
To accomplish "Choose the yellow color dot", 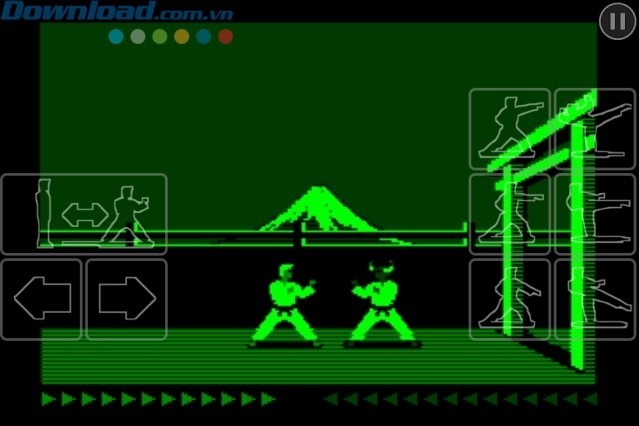I will tap(181, 37).
